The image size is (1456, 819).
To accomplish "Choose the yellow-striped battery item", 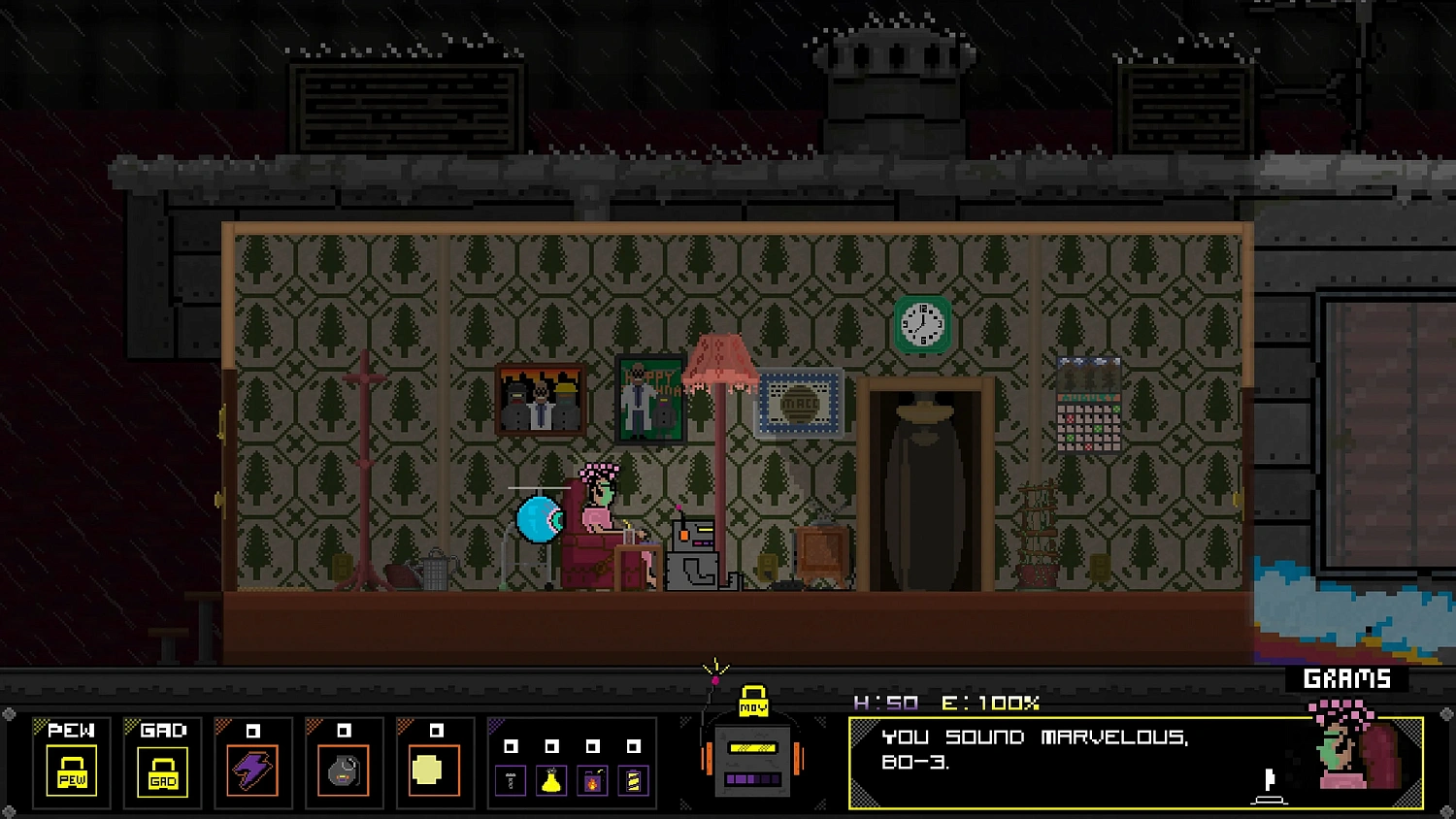I will click(x=633, y=780).
